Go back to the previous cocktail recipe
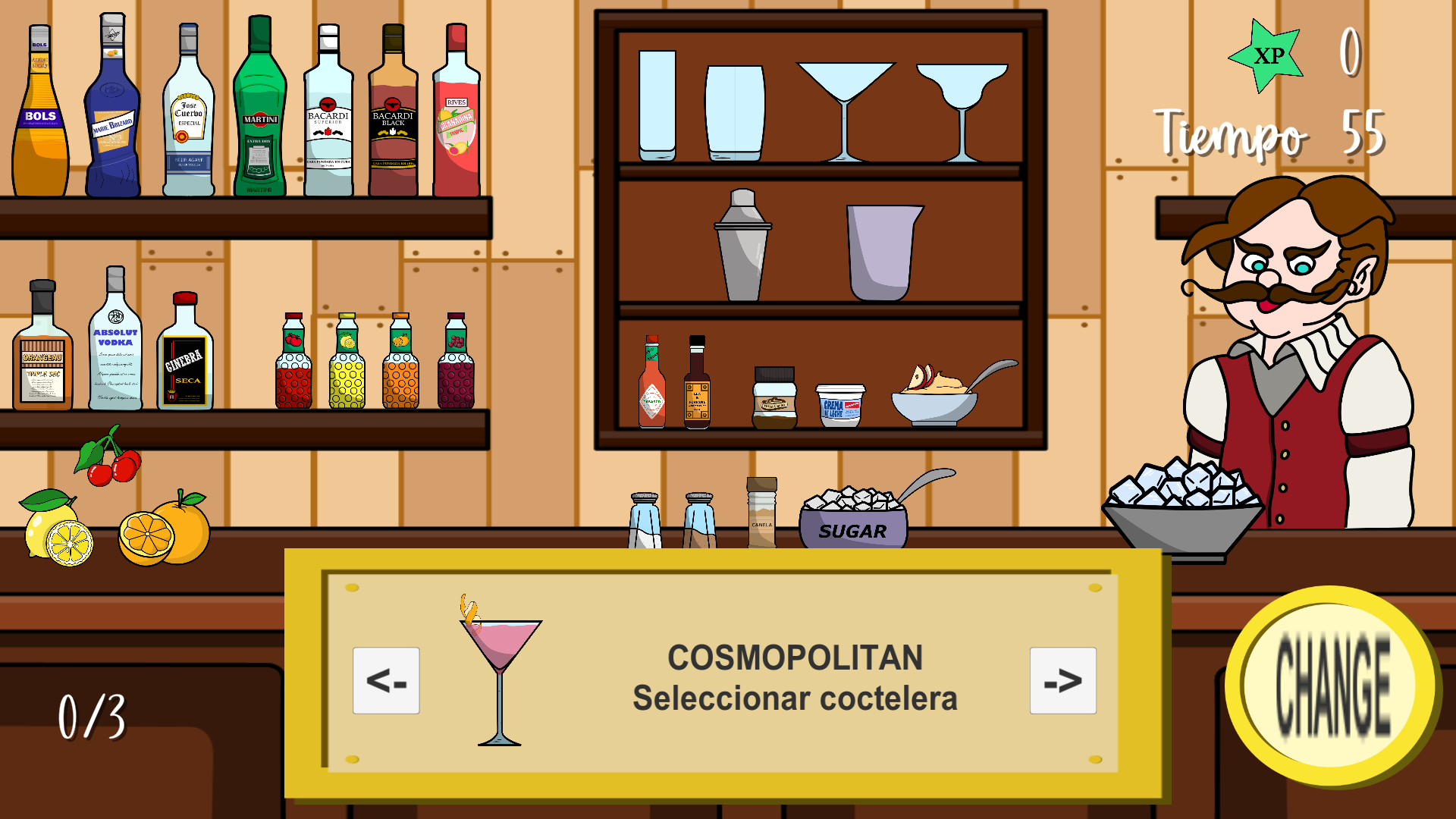 (387, 681)
